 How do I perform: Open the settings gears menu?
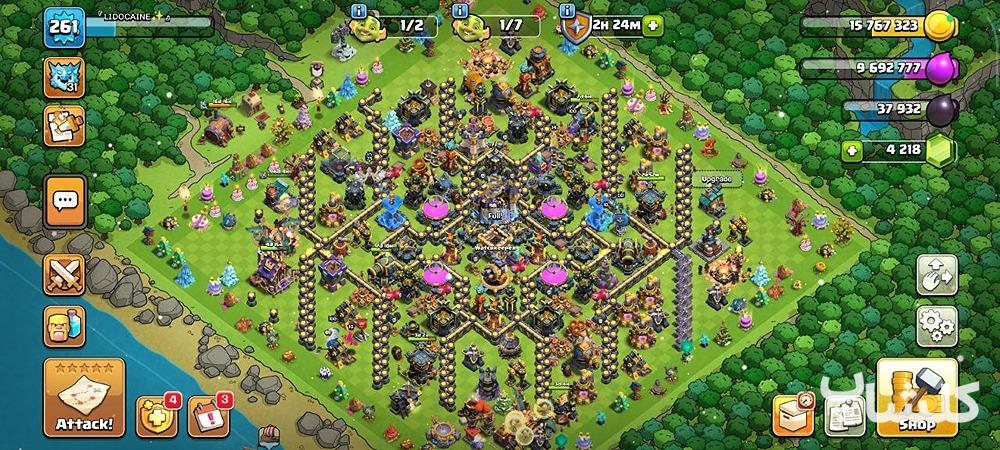937,326
